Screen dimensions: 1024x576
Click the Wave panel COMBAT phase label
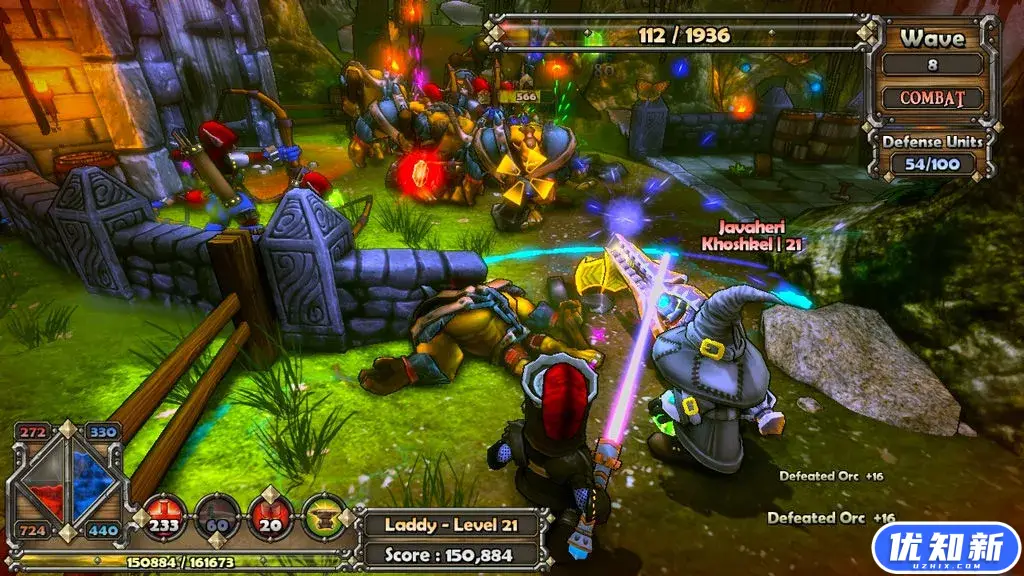932,99
